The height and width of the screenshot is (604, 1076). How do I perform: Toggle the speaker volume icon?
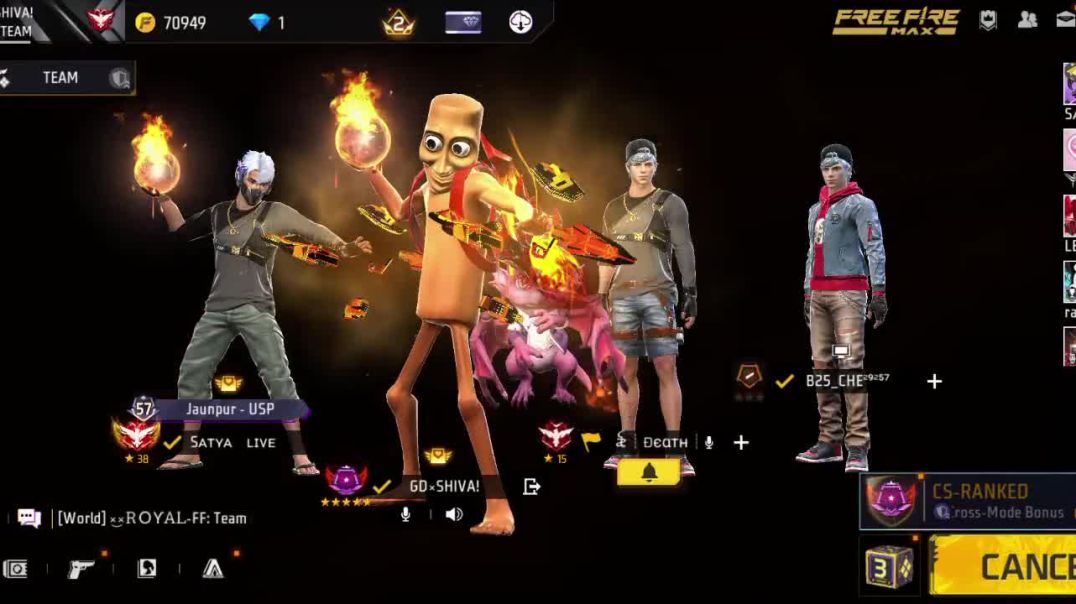point(454,514)
